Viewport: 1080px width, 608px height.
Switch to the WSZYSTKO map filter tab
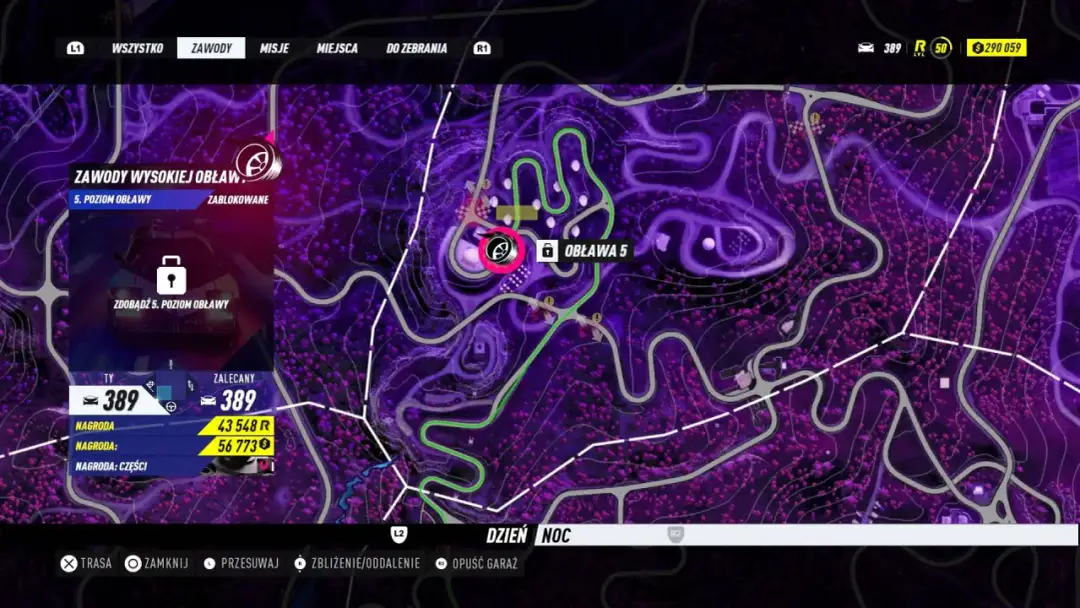click(x=137, y=48)
